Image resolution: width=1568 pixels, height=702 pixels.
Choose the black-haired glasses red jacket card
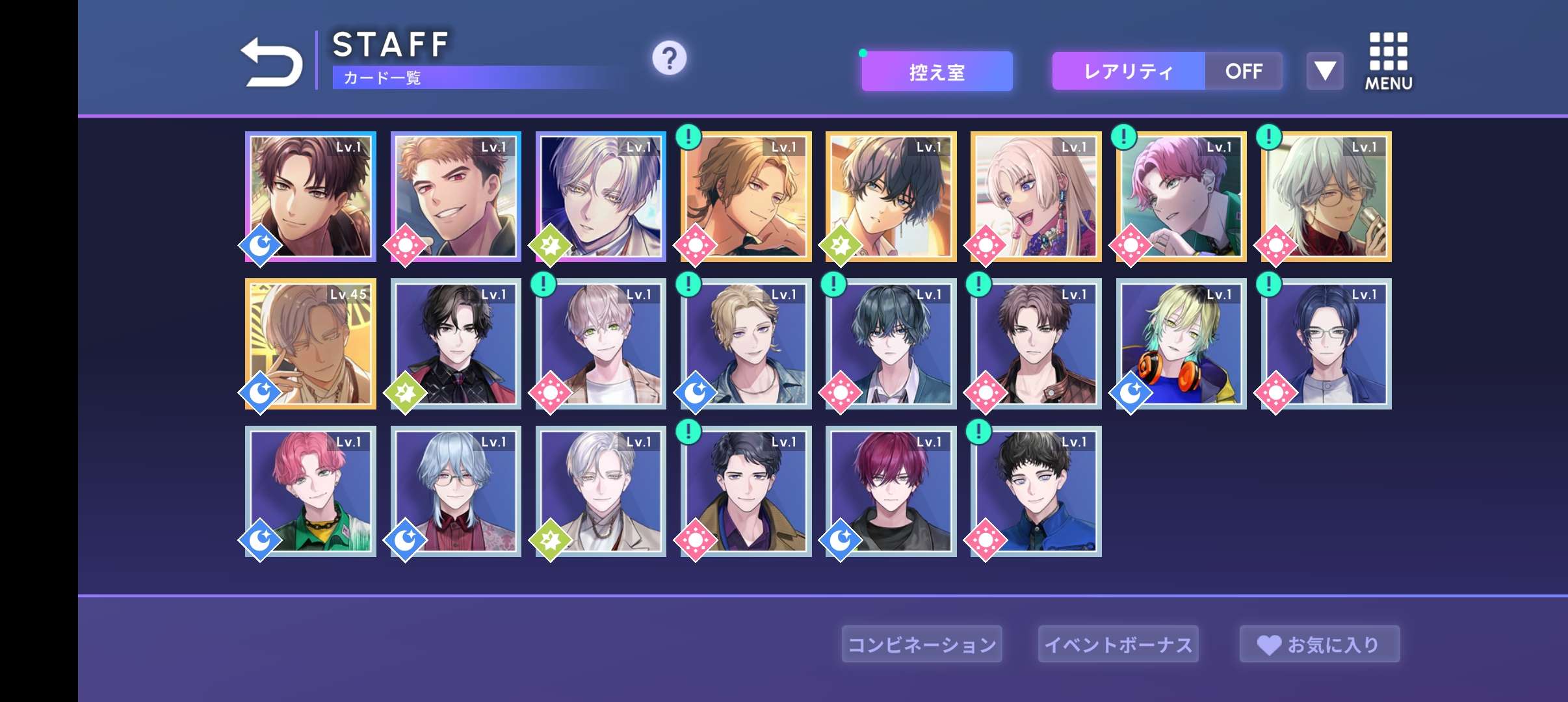coord(456,344)
